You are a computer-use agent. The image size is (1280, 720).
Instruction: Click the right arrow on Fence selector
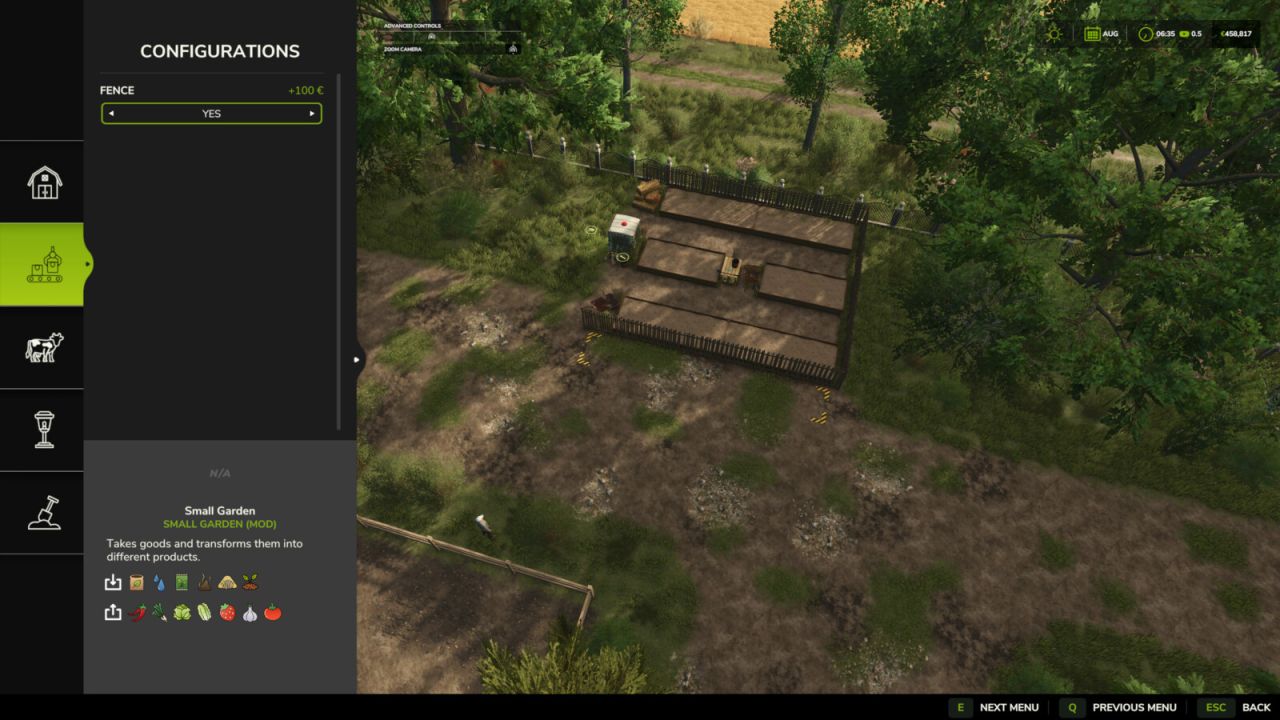click(311, 113)
